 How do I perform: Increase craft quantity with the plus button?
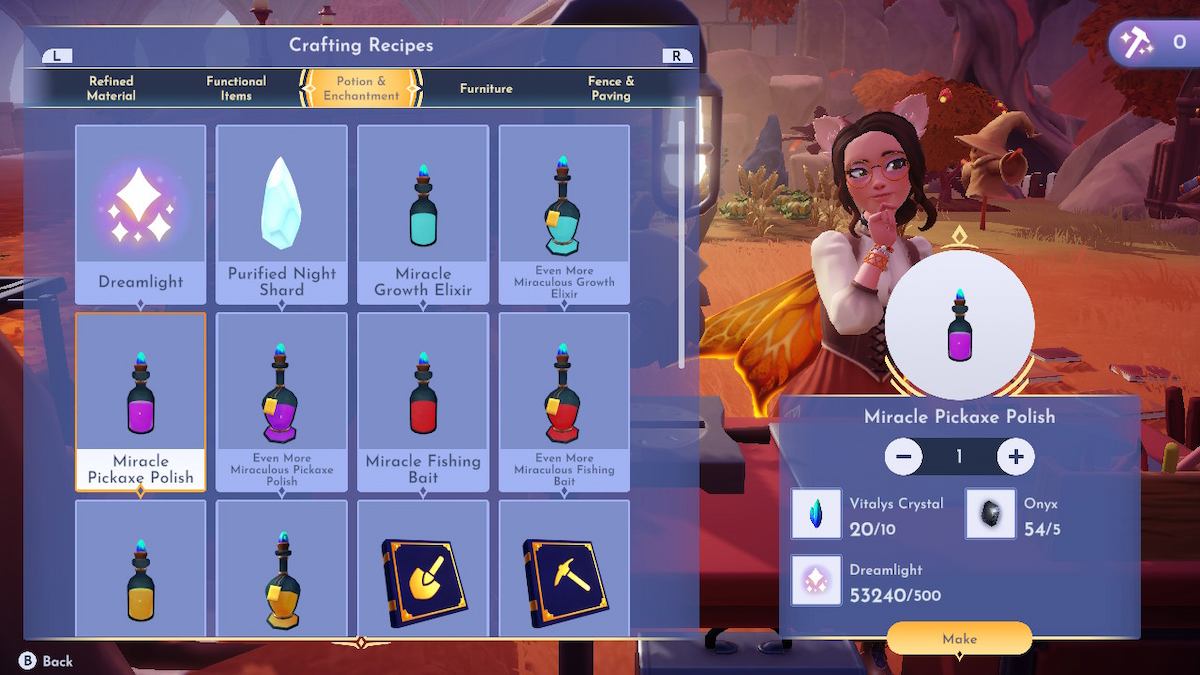click(x=1016, y=457)
